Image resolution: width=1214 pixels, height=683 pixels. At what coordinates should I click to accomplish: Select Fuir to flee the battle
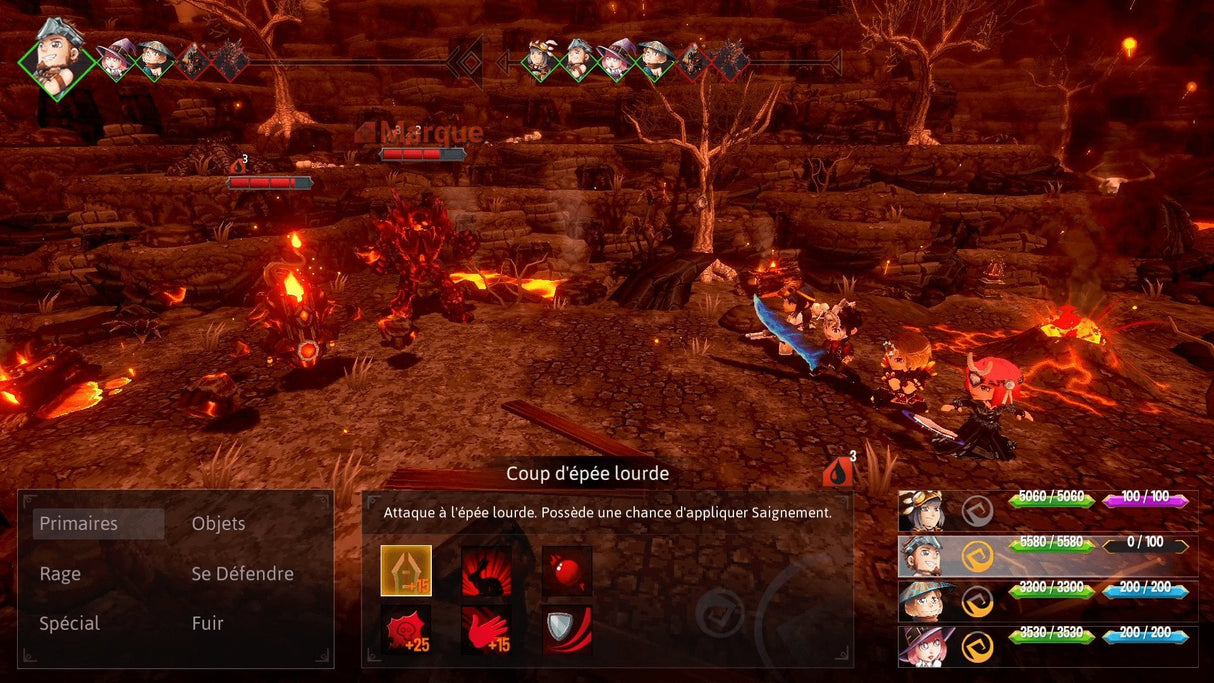(x=207, y=624)
